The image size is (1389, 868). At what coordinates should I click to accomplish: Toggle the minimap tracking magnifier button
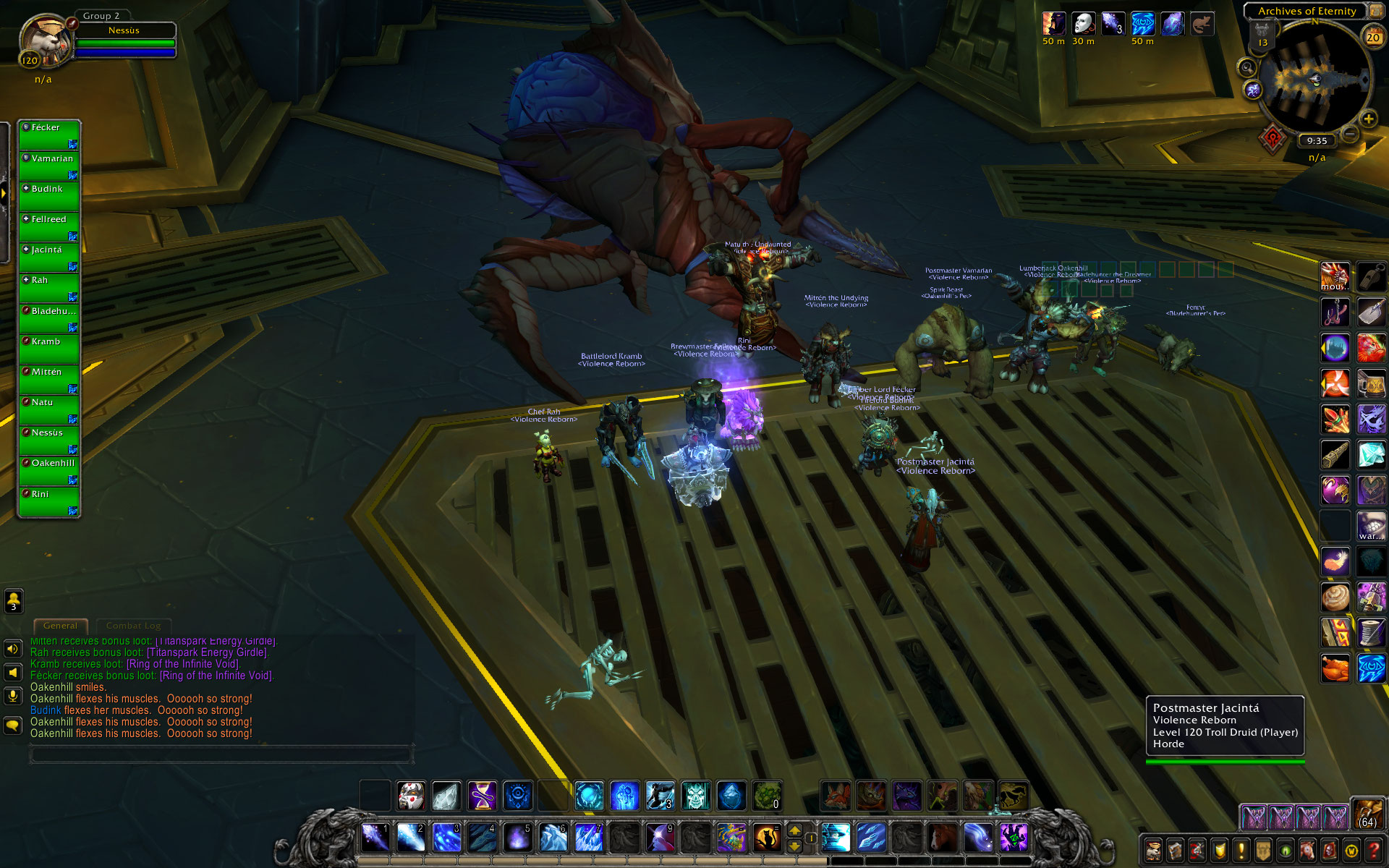[x=1246, y=69]
